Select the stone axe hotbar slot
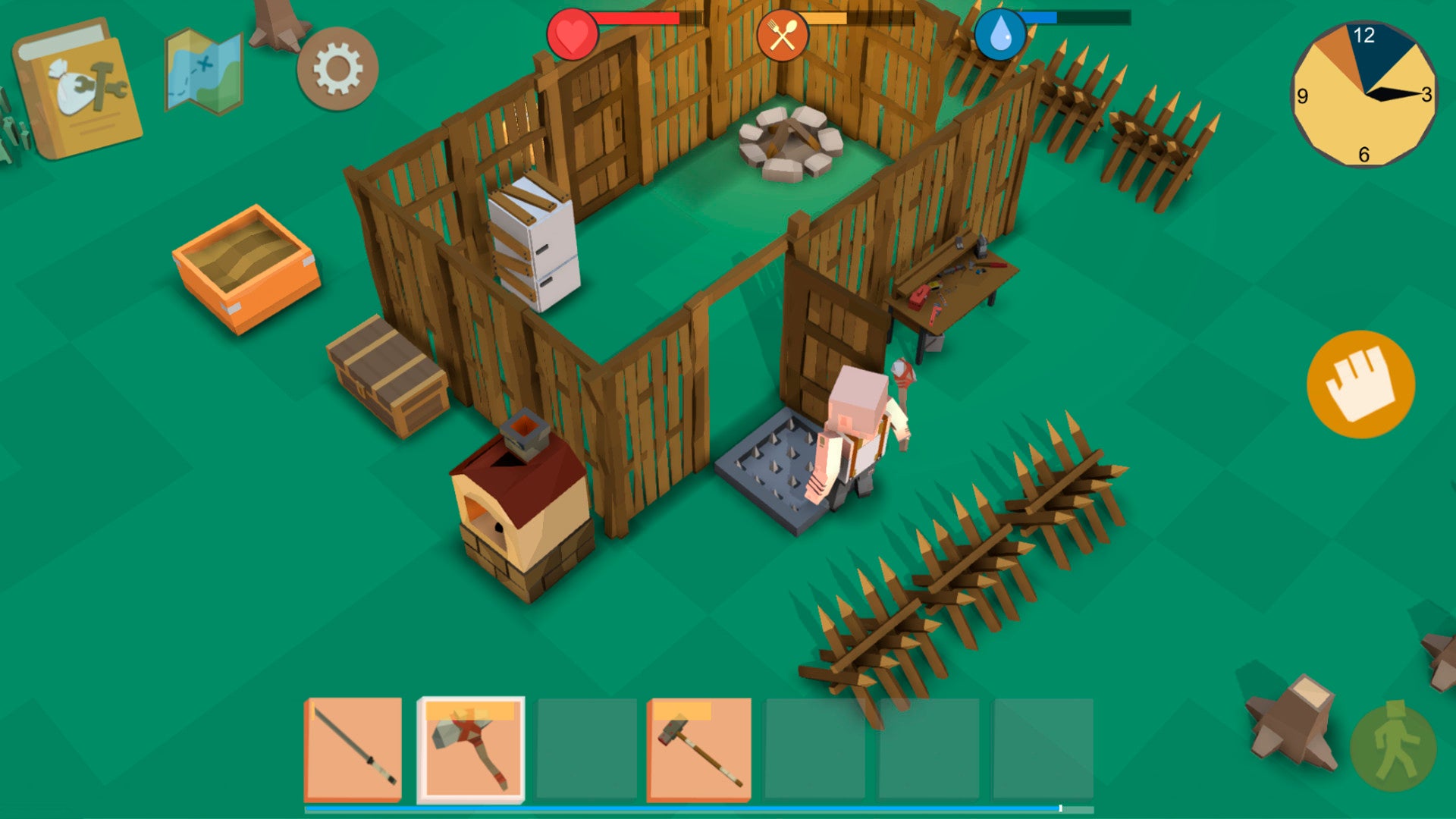This screenshot has width=1456, height=819. tap(471, 749)
